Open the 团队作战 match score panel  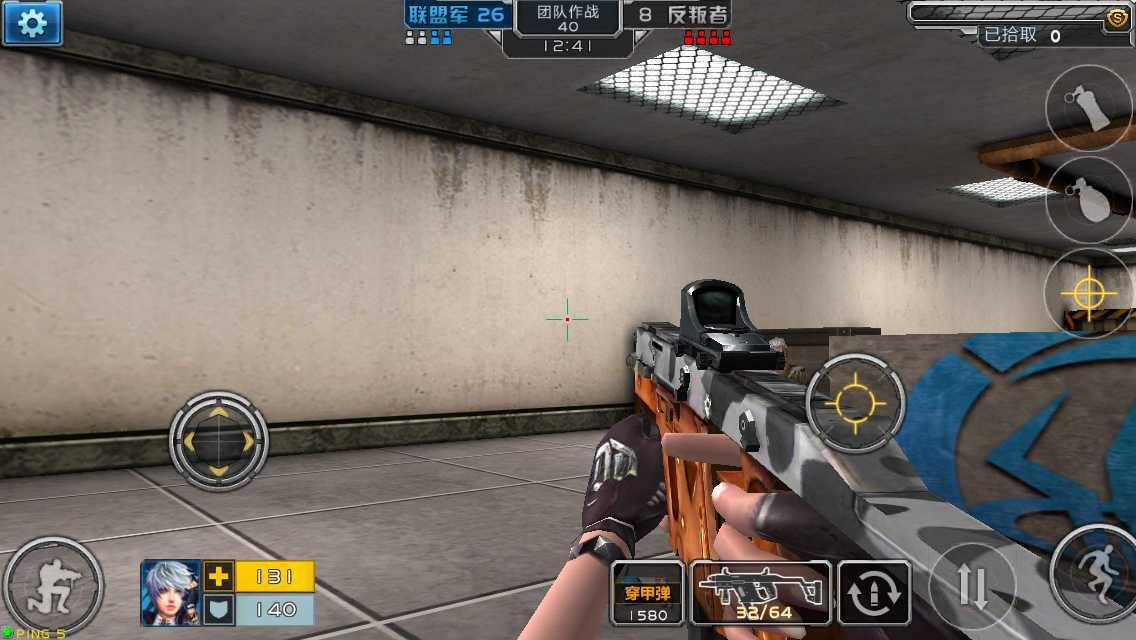567,20
